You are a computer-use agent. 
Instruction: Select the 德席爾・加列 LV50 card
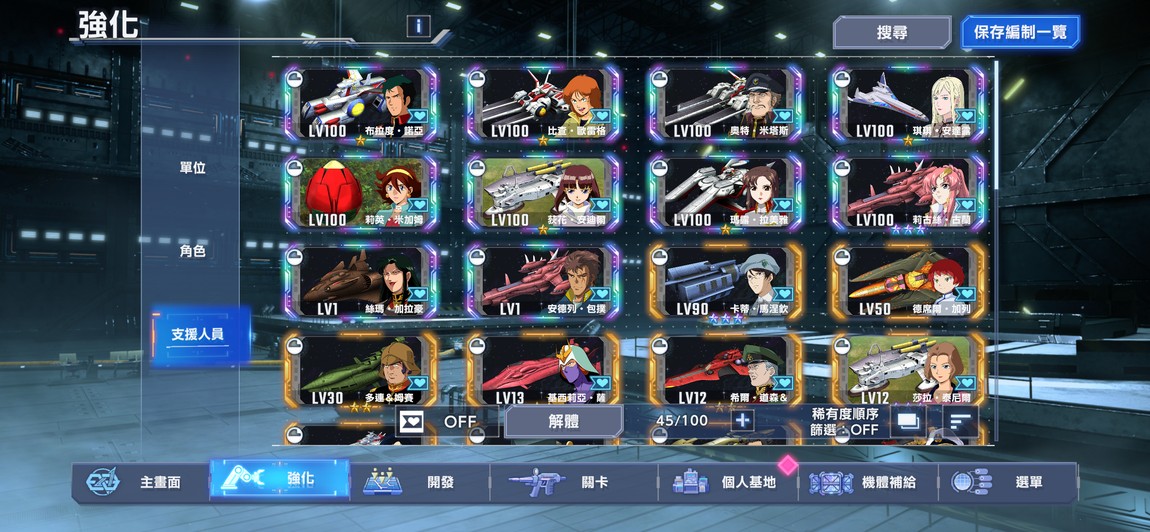coord(907,283)
